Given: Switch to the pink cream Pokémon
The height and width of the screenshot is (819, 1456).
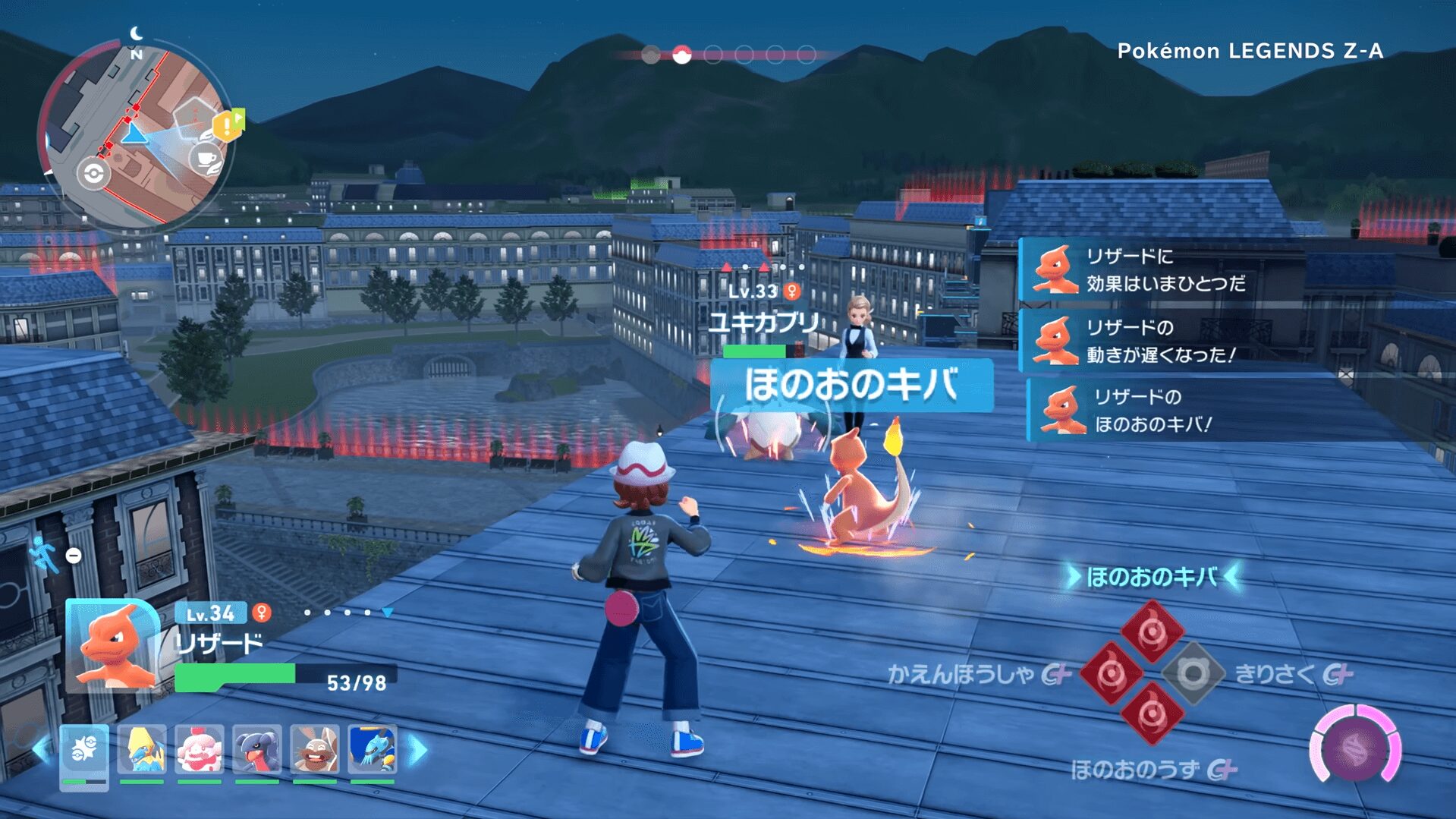Looking at the screenshot, I should coord(200,750).
